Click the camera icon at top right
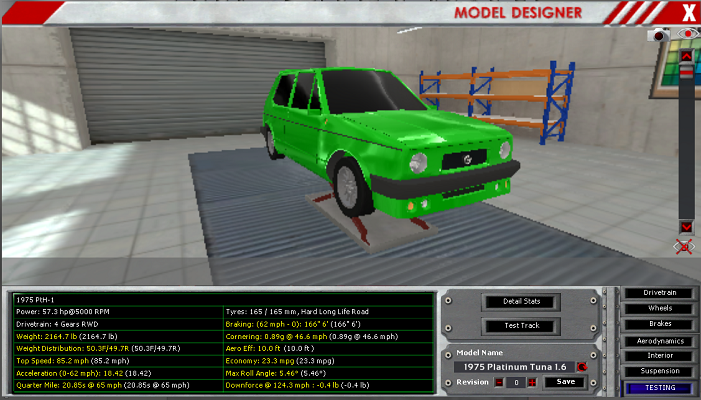The width and height of the screenshot is (701, 400). pos(660,34)
